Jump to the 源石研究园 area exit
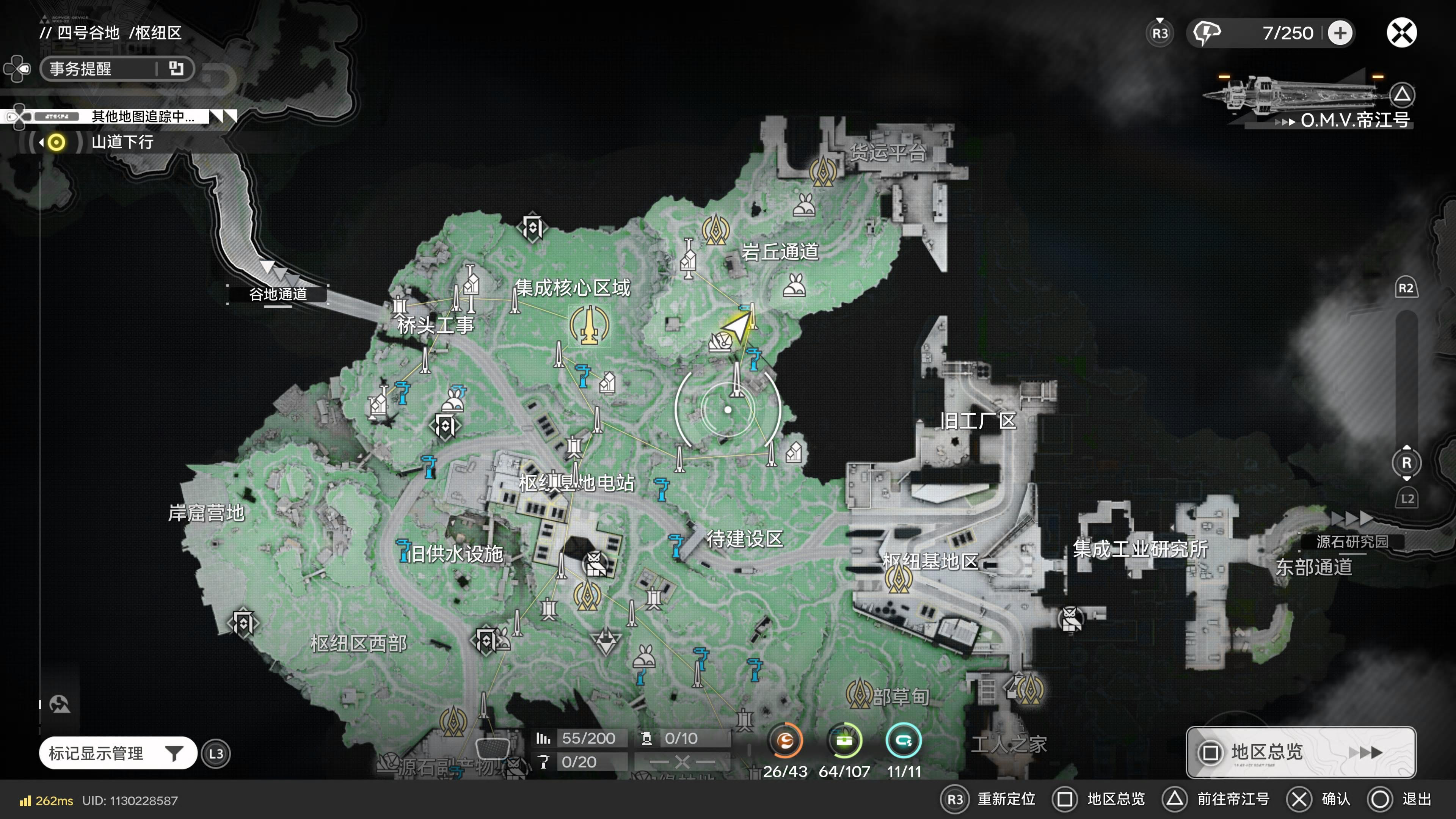The height and width of the screenshot is (819, 1456). 1351,541
